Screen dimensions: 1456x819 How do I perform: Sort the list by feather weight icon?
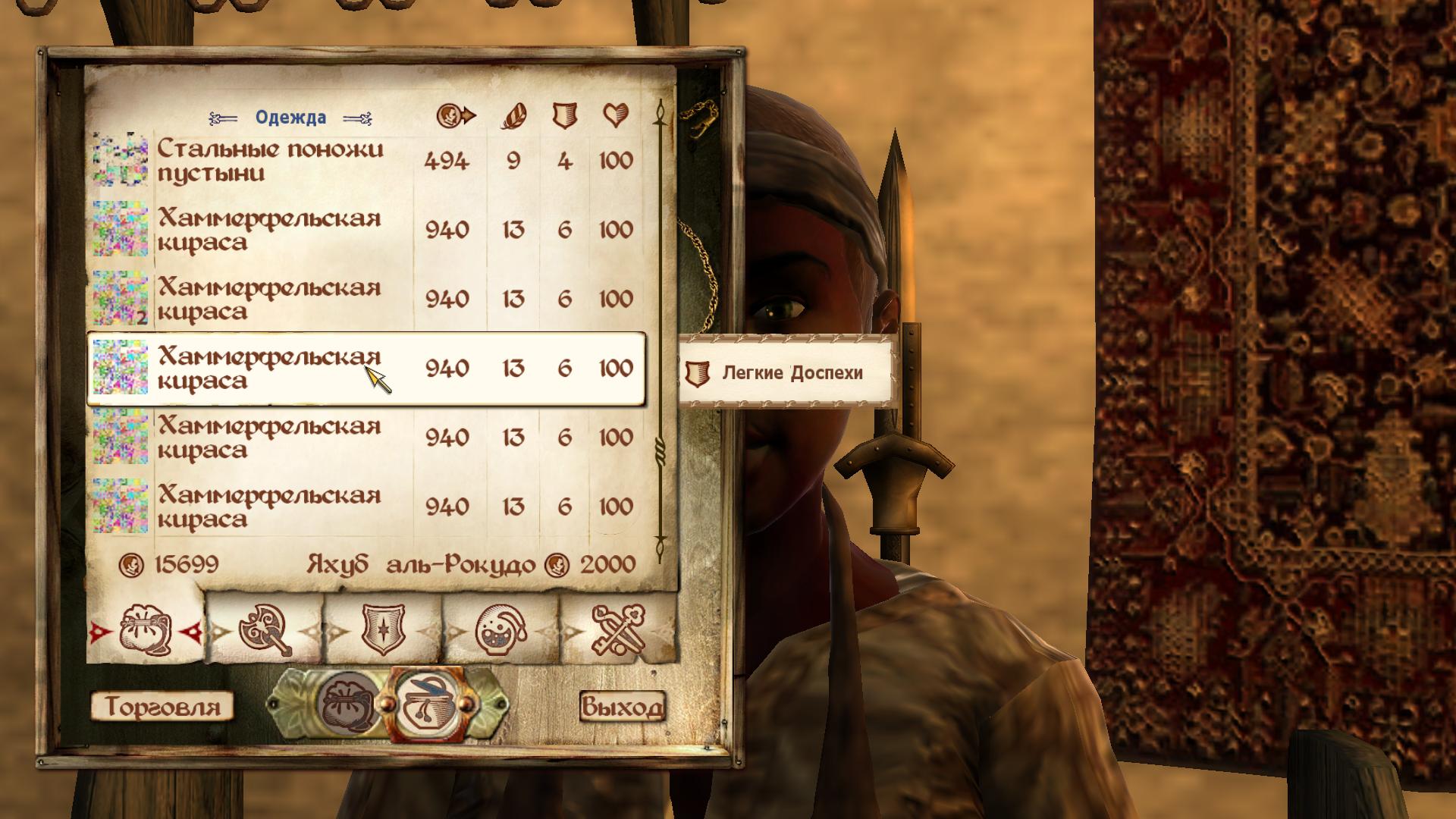513,115
